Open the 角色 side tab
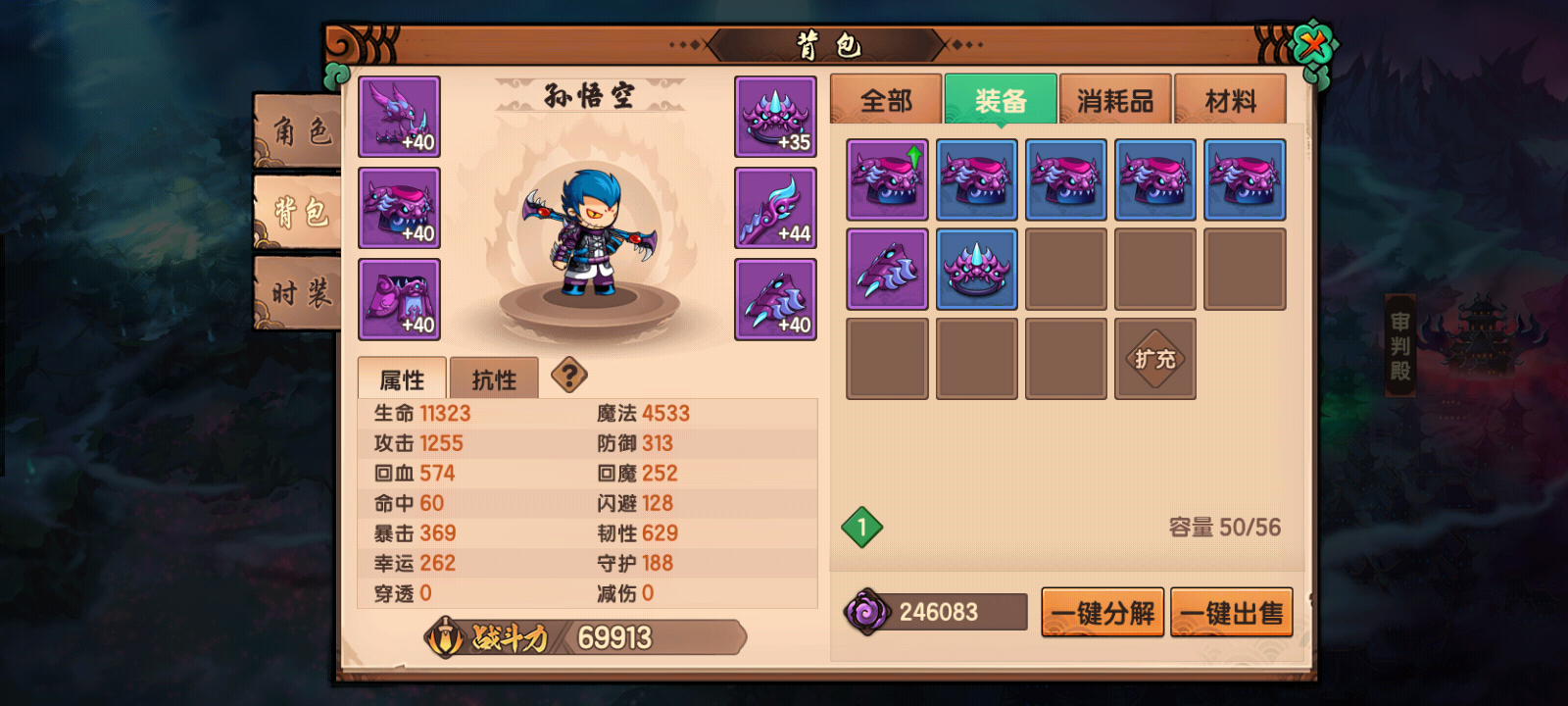The height and width of the screenshot is (706, 1568). tap(300, 130)
